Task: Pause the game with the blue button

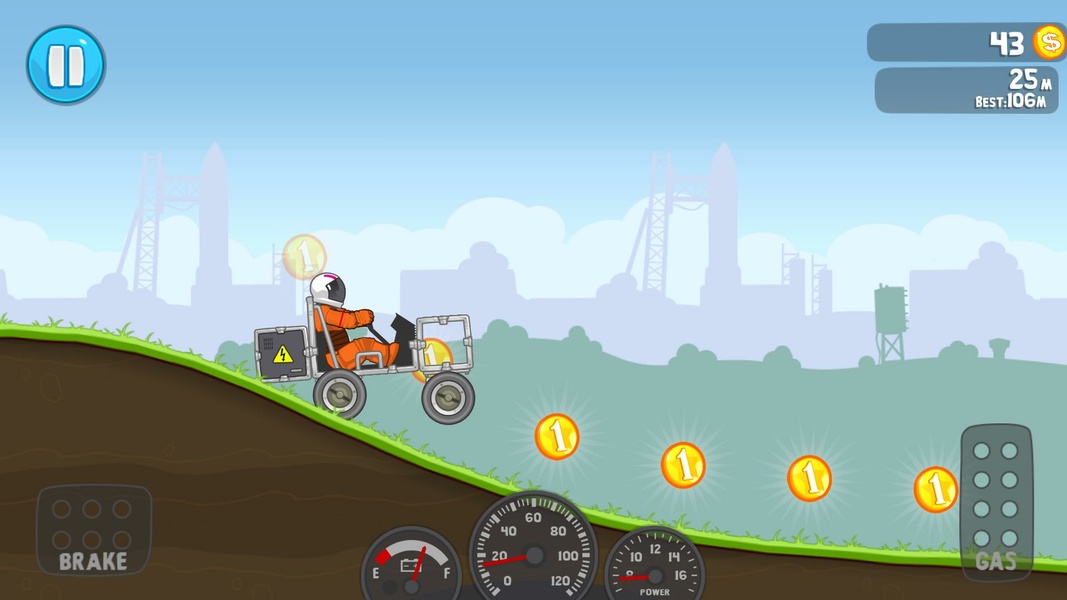Action: (x=66, y=65)
